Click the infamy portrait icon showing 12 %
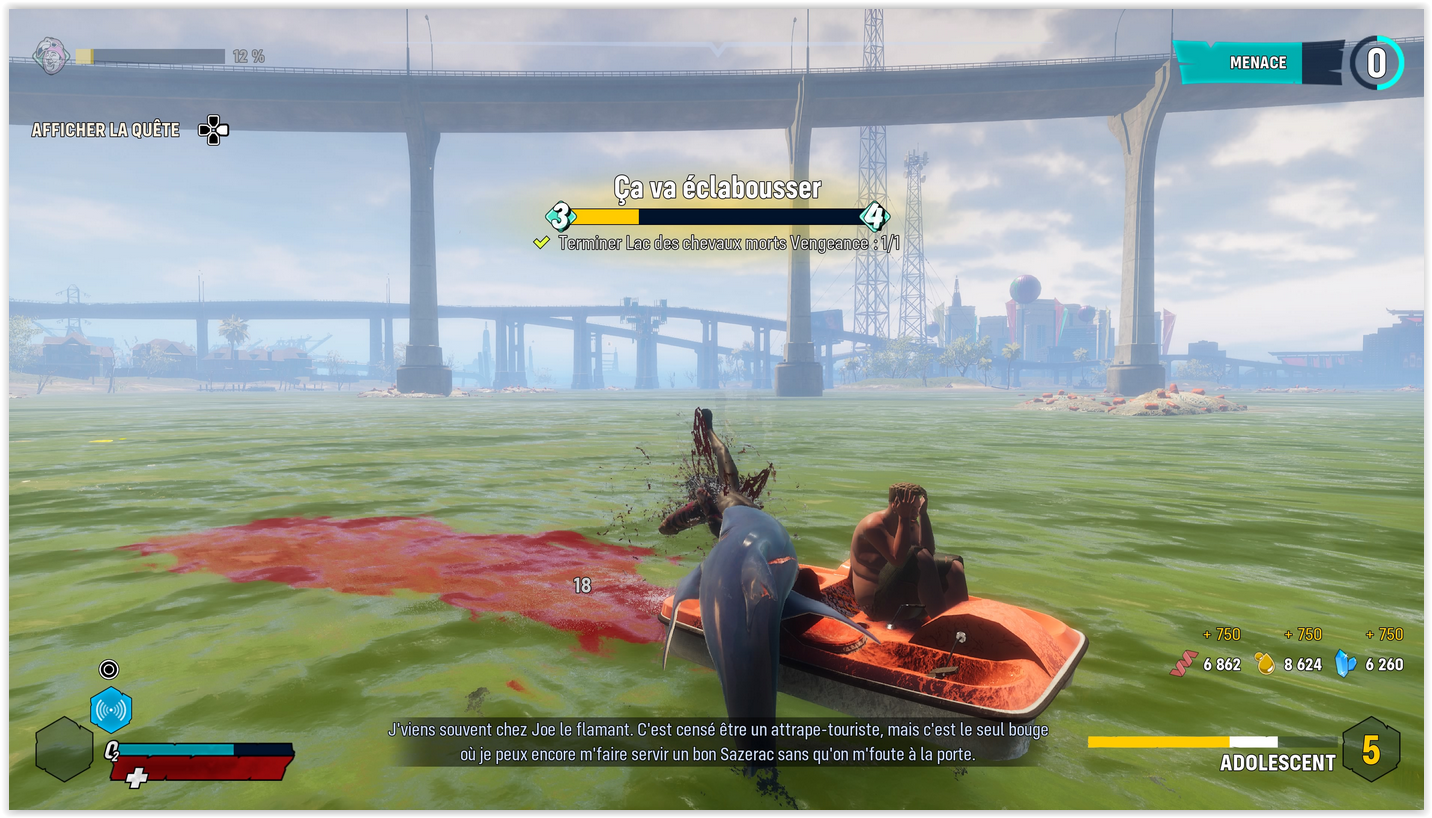Image resolution: width=1432 pixels, height=818 pixels. click(x=50, y=56)
